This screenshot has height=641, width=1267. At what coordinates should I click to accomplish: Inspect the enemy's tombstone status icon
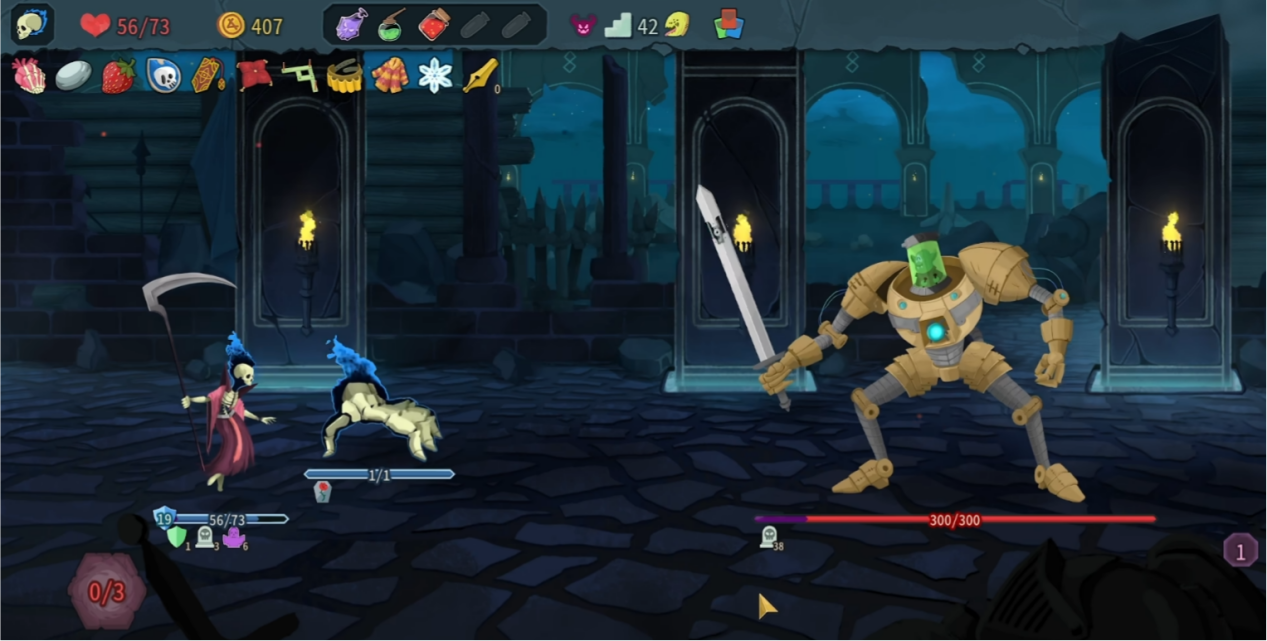[768, 537]
